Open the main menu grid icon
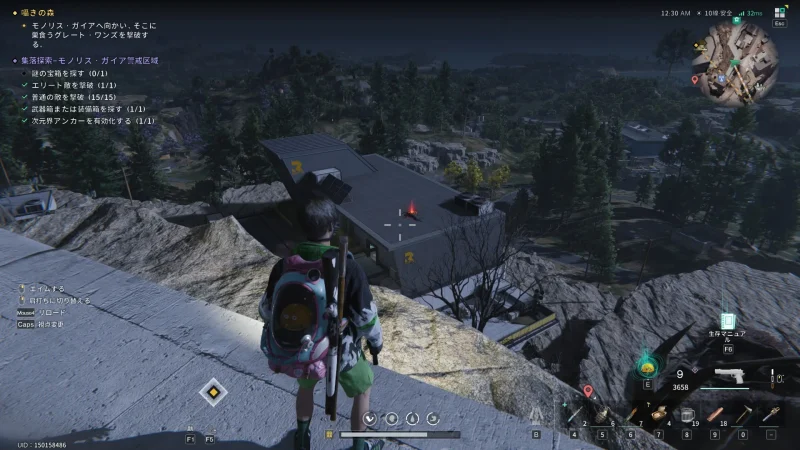This screenshot has width=800, height=450. 780,13
